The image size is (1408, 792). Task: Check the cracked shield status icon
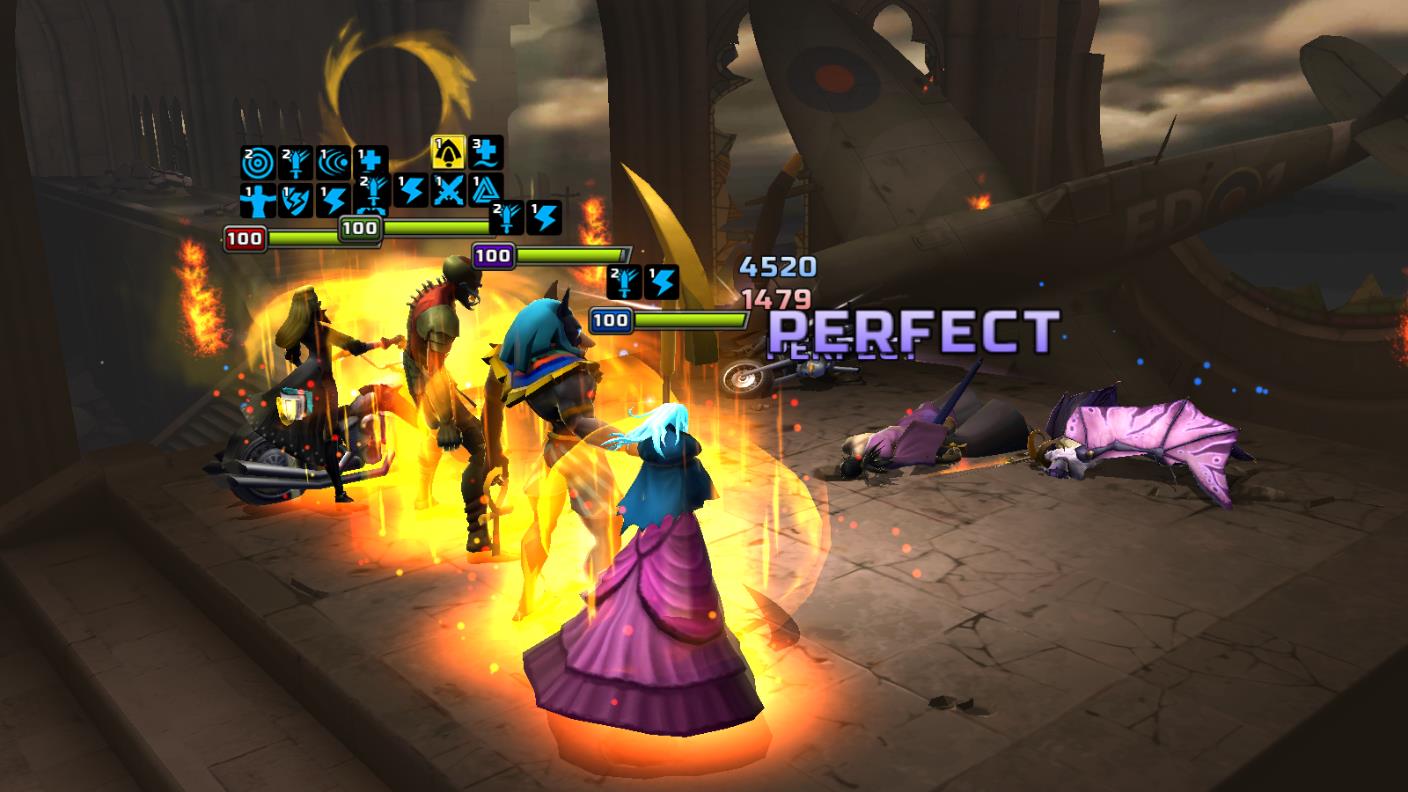[295, 200]
